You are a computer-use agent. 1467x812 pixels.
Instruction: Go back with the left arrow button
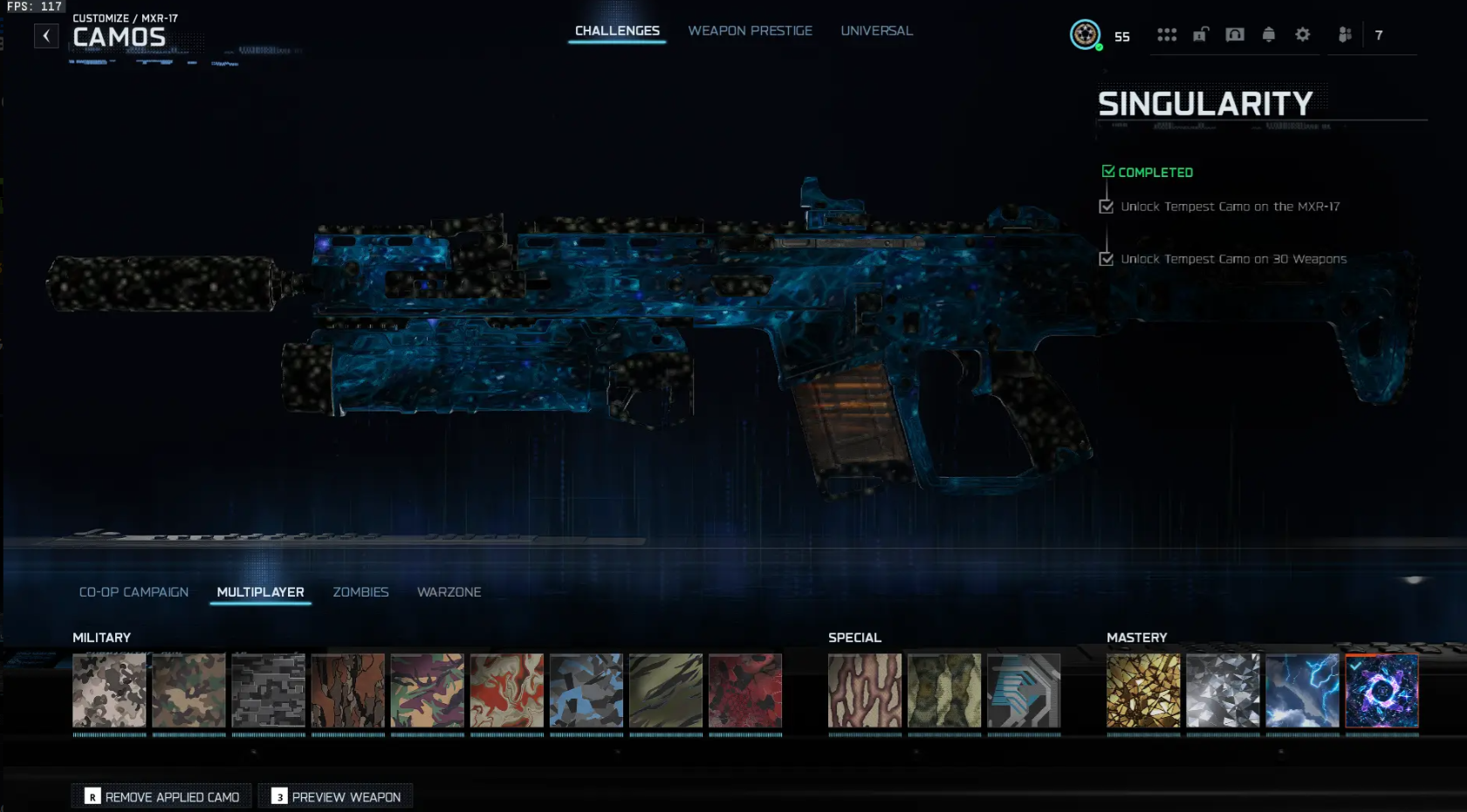coord(46,35)
